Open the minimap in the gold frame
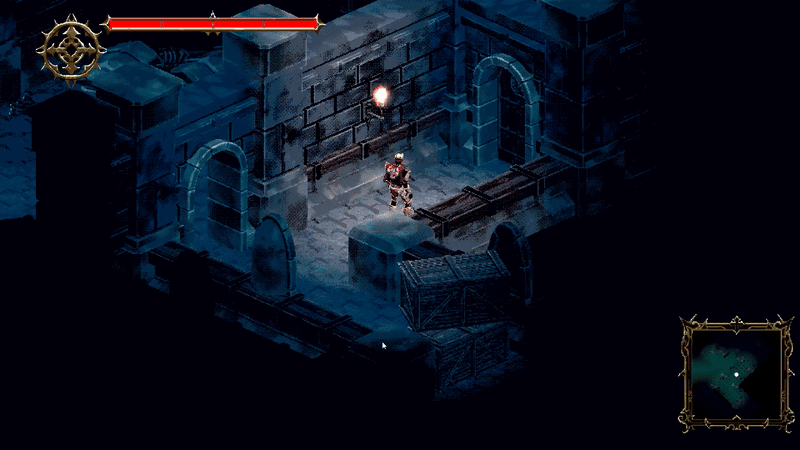The image size is (800, 450). pos(736,373)
